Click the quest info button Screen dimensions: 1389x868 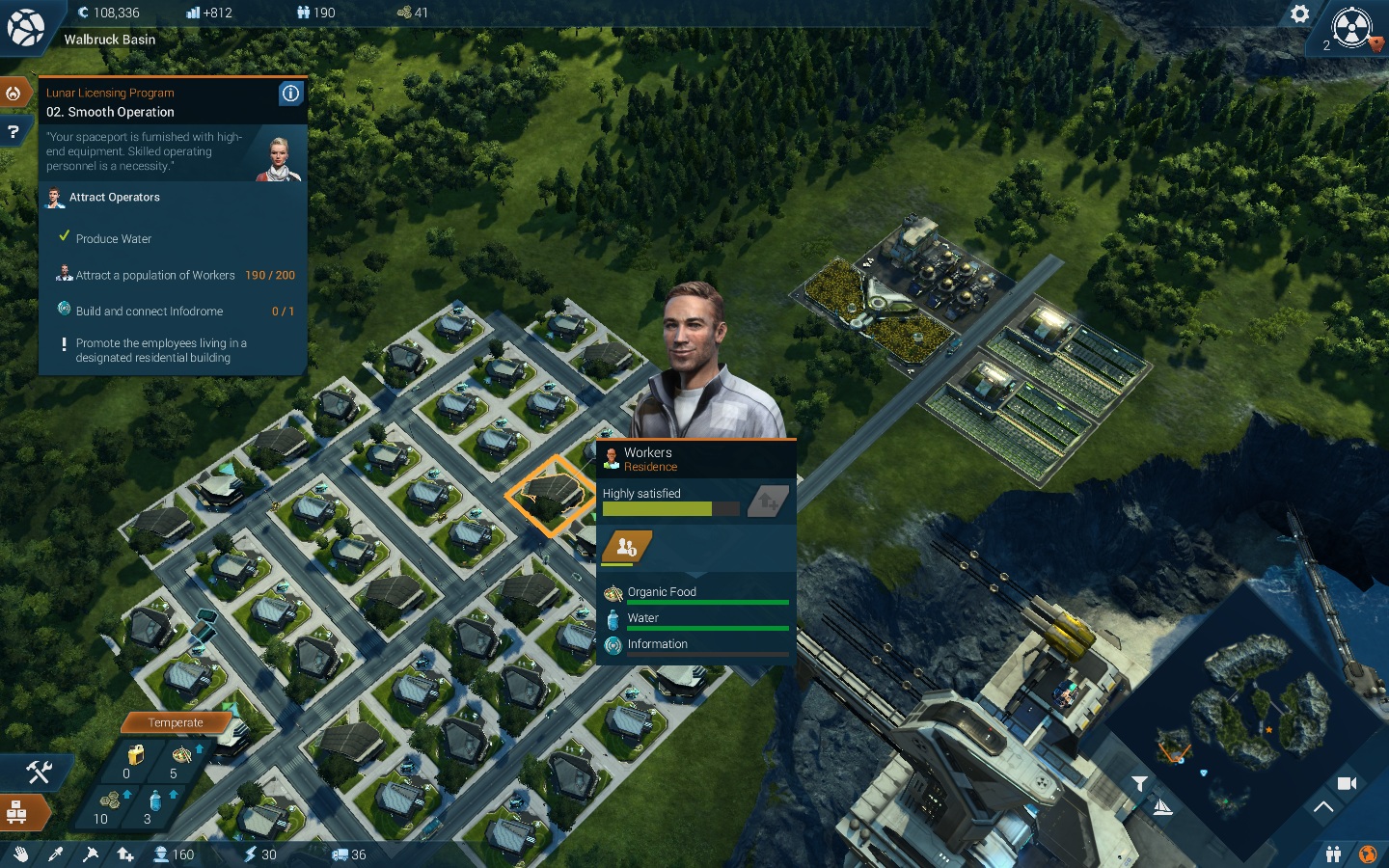pyautogui.click(x=290, y=94)
